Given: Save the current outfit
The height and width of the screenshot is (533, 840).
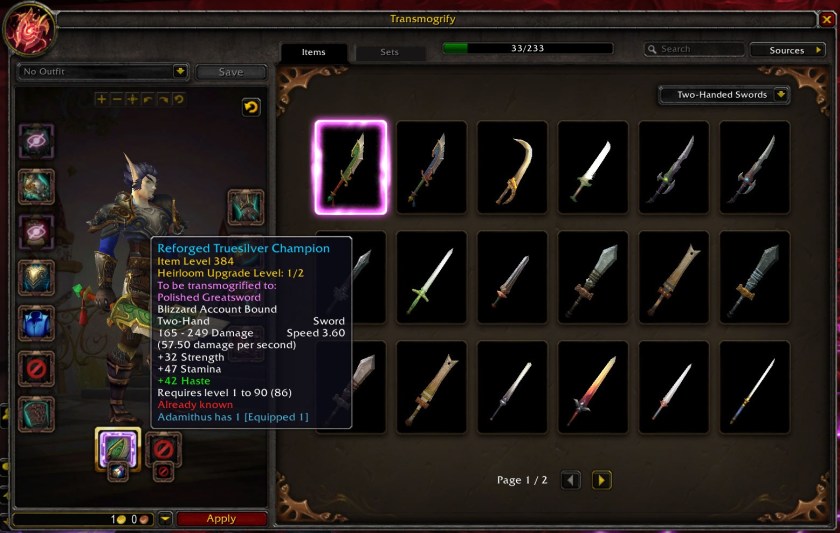Looking at the screenshot, I should point(230,72).
